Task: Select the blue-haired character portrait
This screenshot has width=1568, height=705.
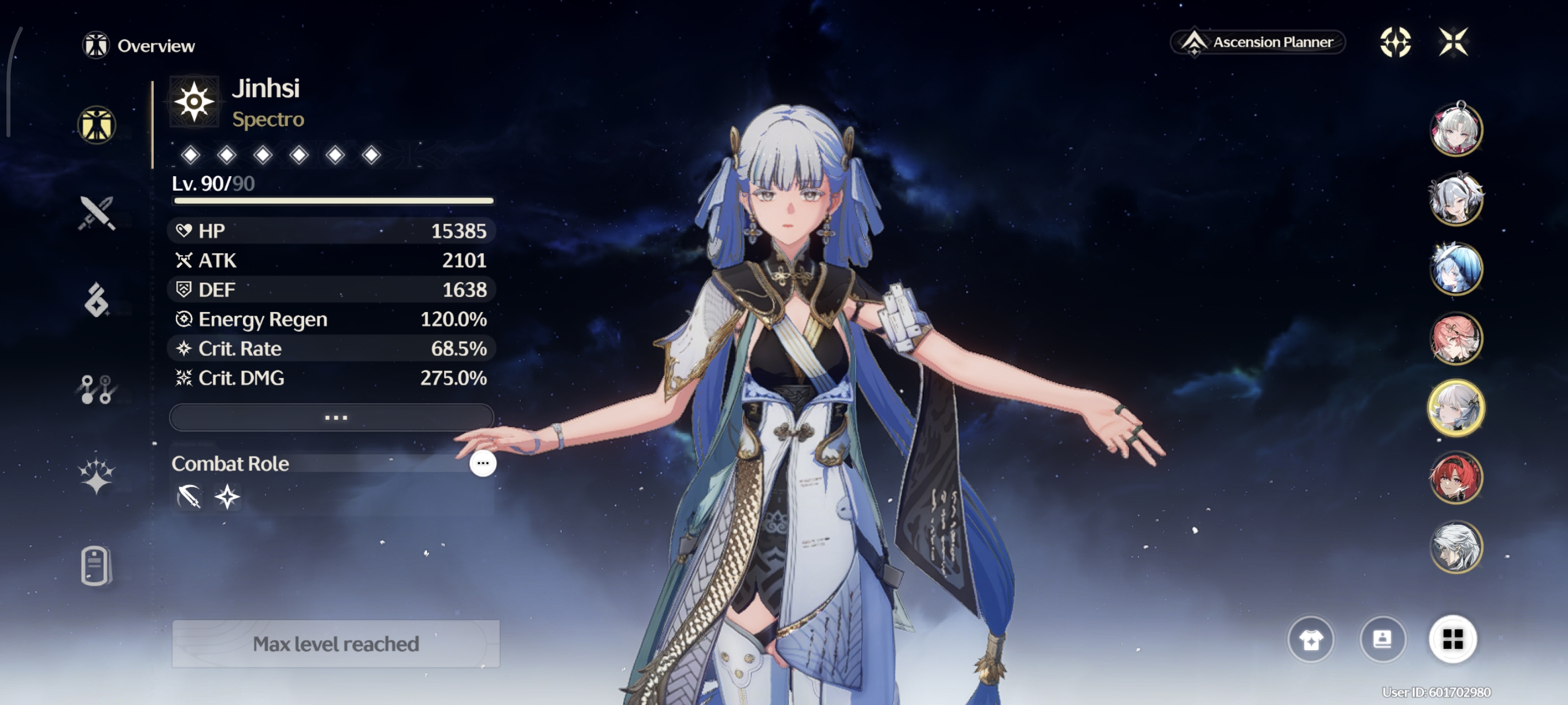Action: (x=1455, y=269)
